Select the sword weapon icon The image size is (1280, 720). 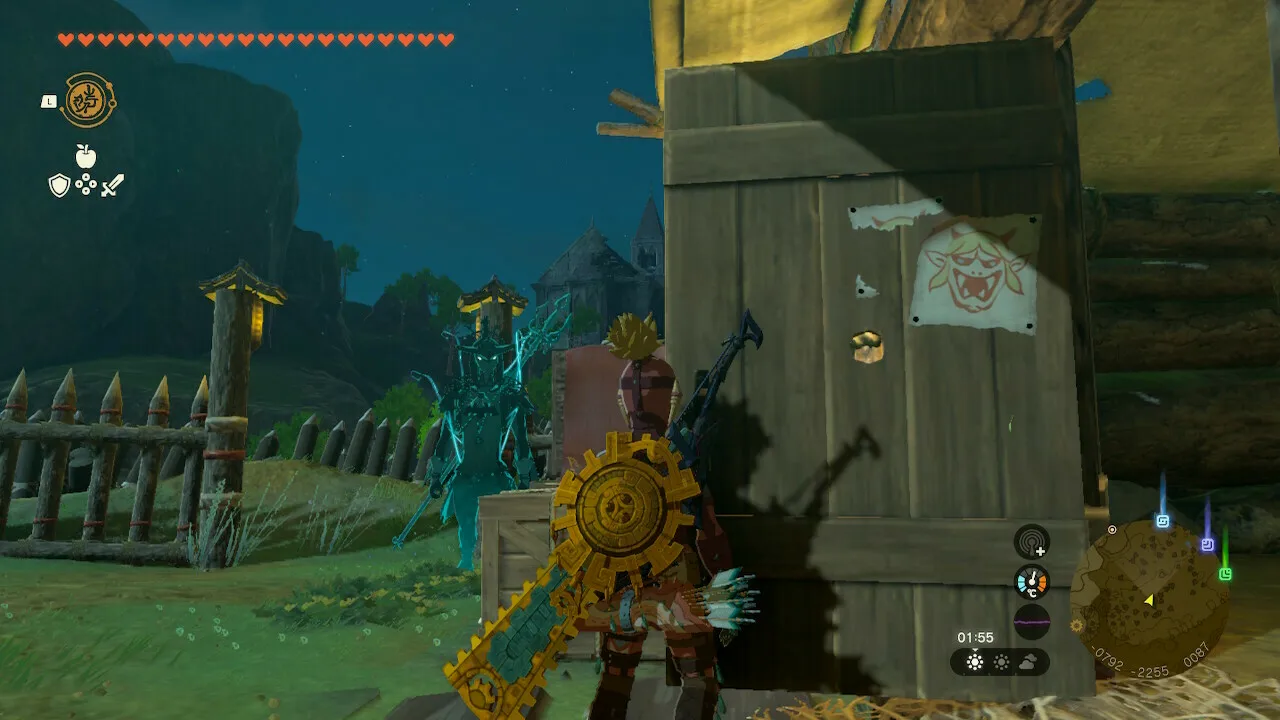tap(112, 185)
